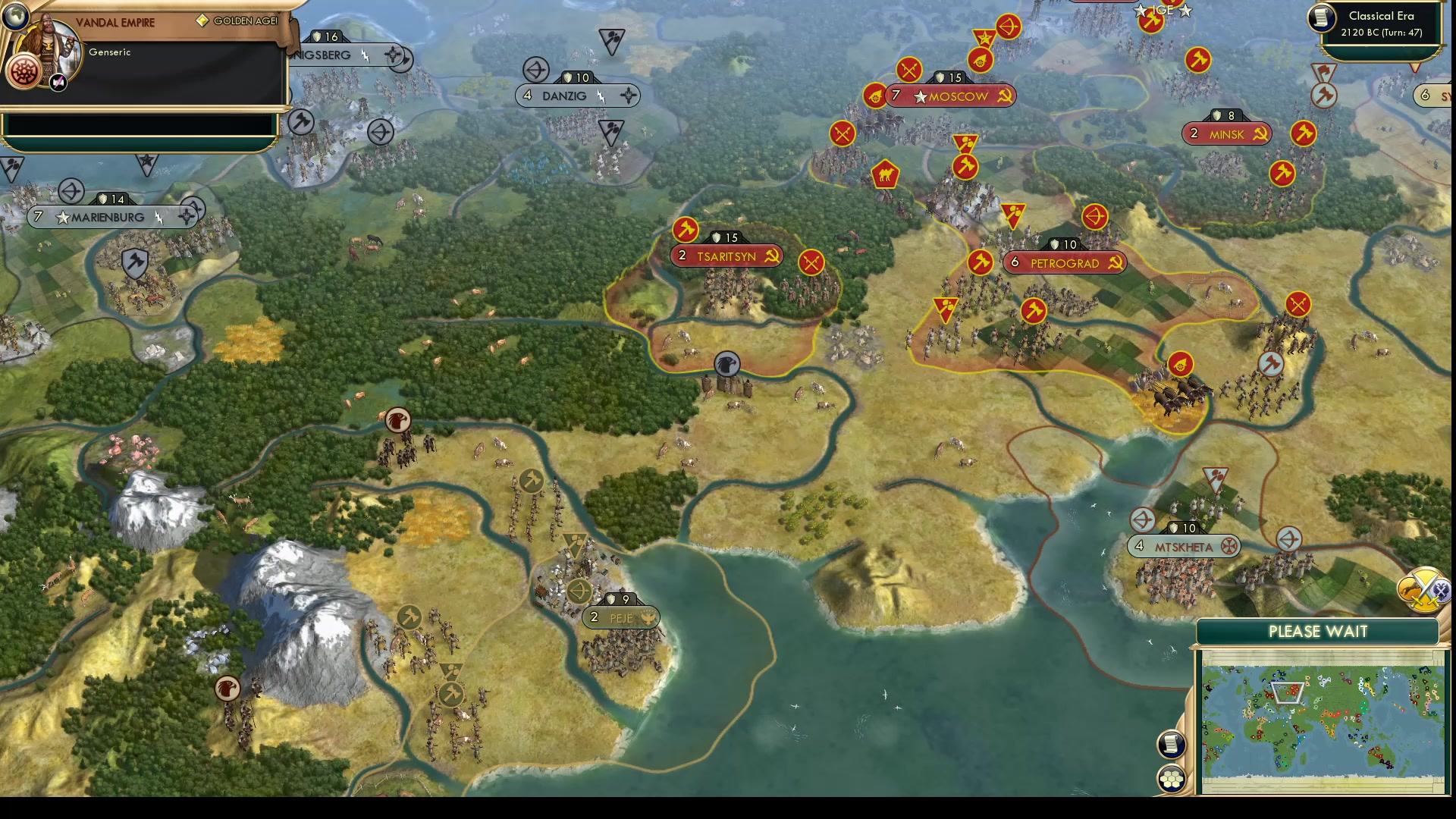This screenshot has width=1456, height=819.
Task: Select the Mtskheta city-state banner
Action: tap(1184, 545)
